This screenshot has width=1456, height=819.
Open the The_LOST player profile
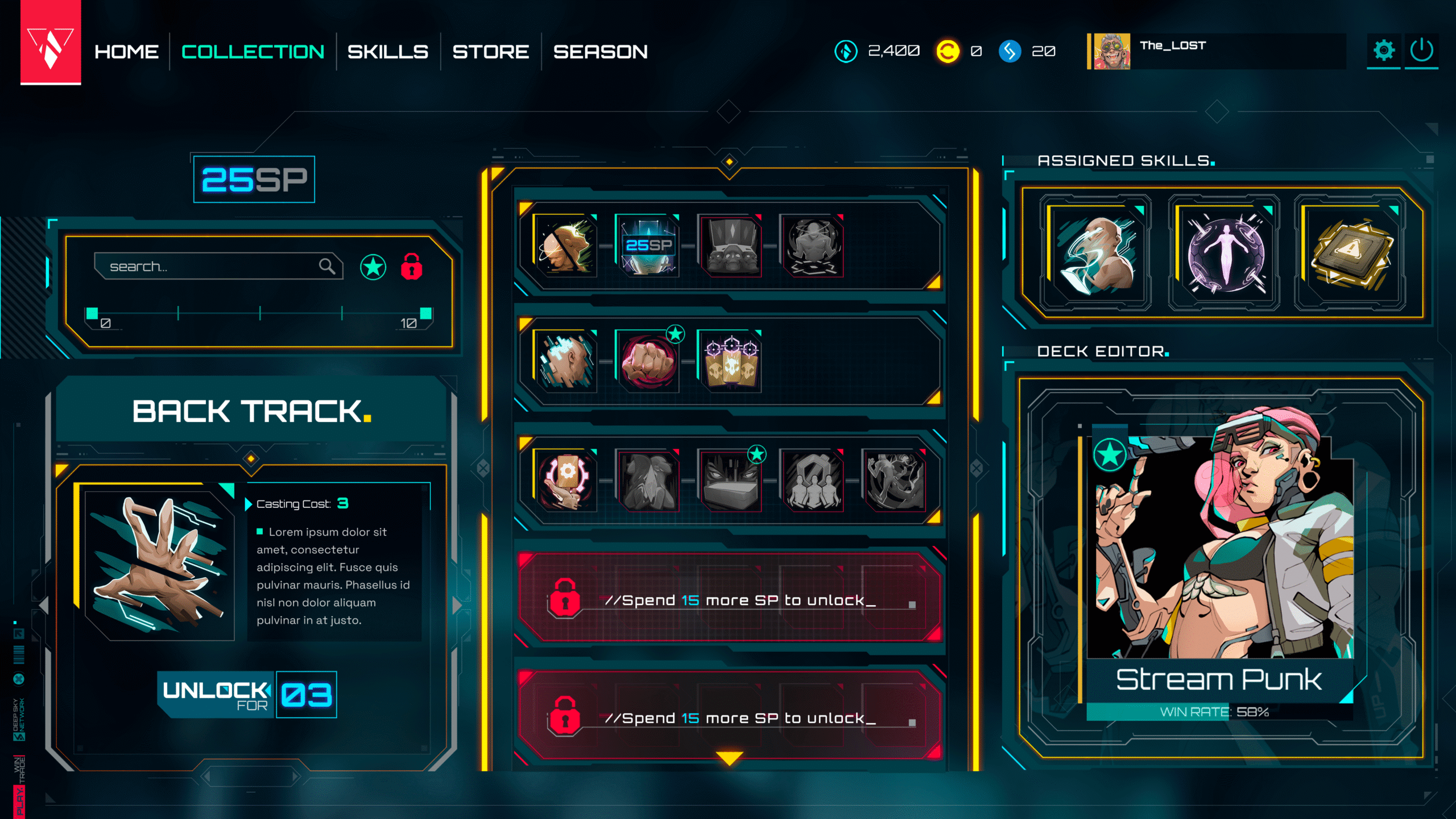coord(1172,51)
